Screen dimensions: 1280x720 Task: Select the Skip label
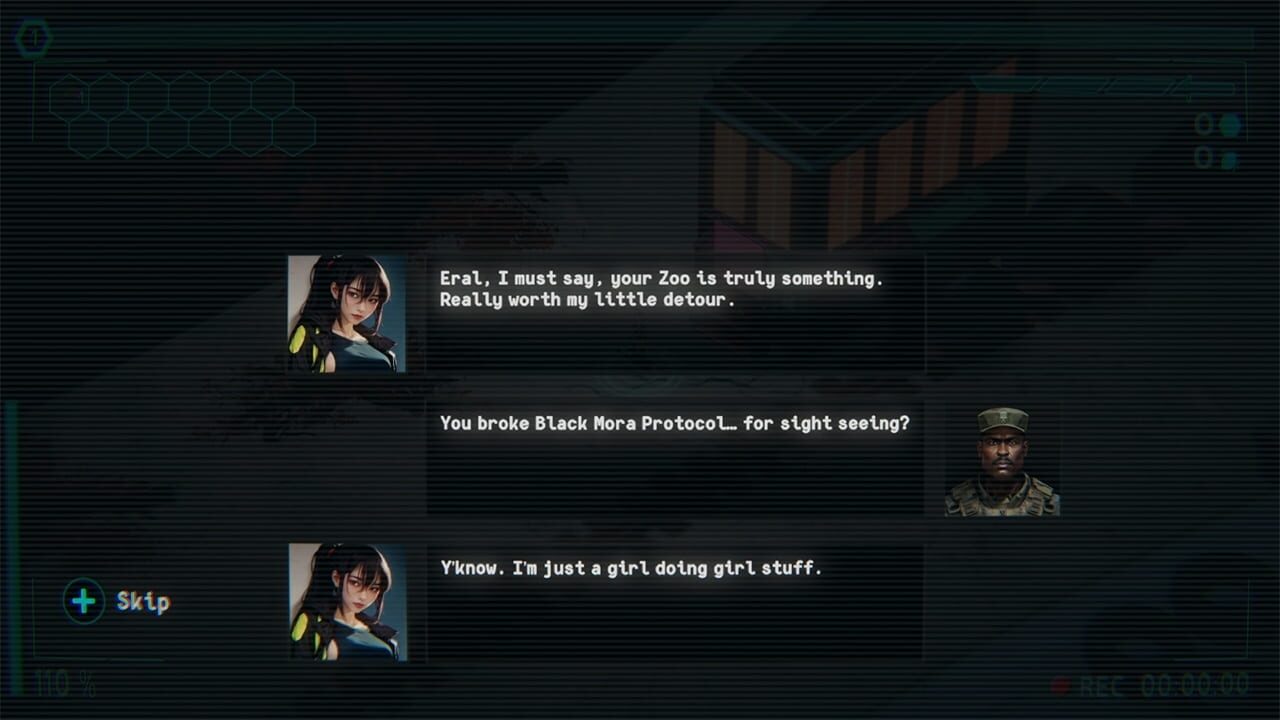[142, 603]
